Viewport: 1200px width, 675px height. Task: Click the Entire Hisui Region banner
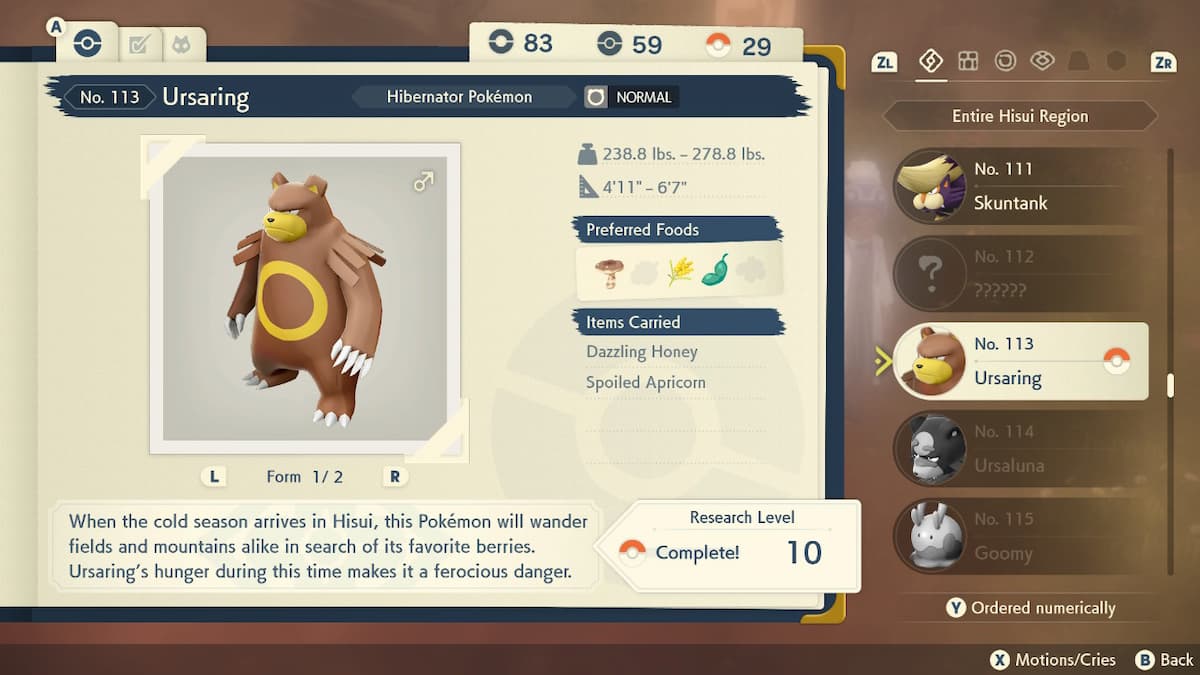1019,116
